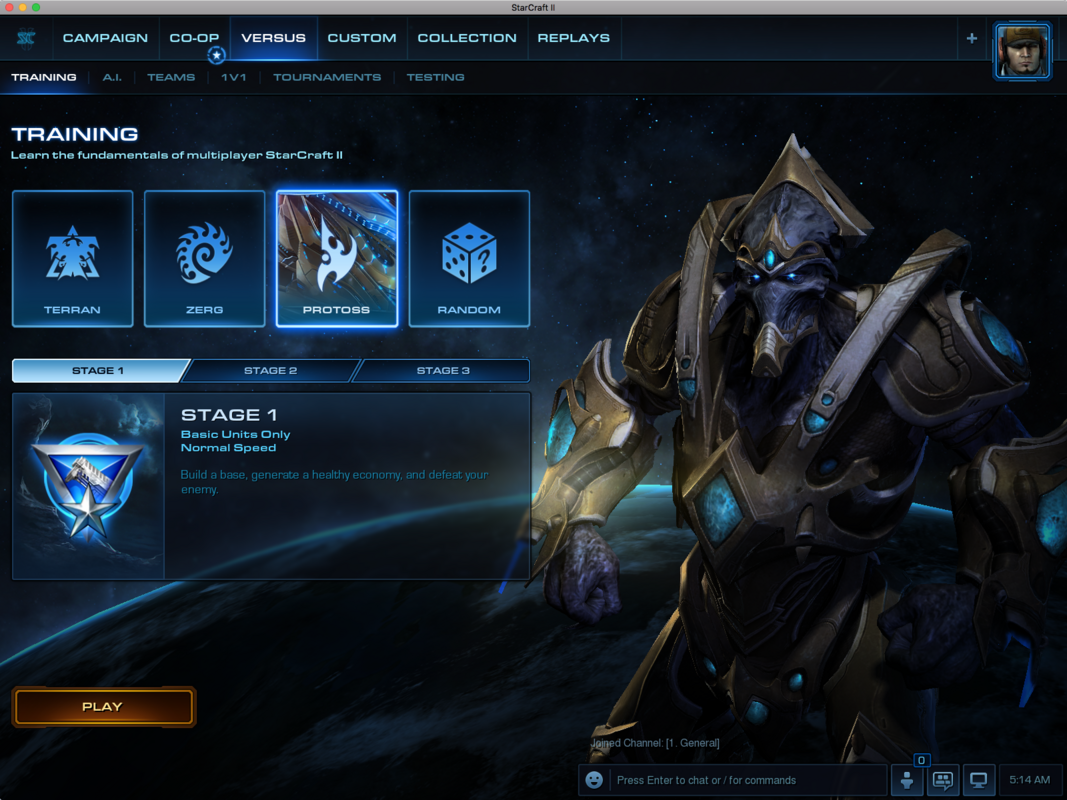
Task: Open the 1v1 tab
Action: coord(234,77)
